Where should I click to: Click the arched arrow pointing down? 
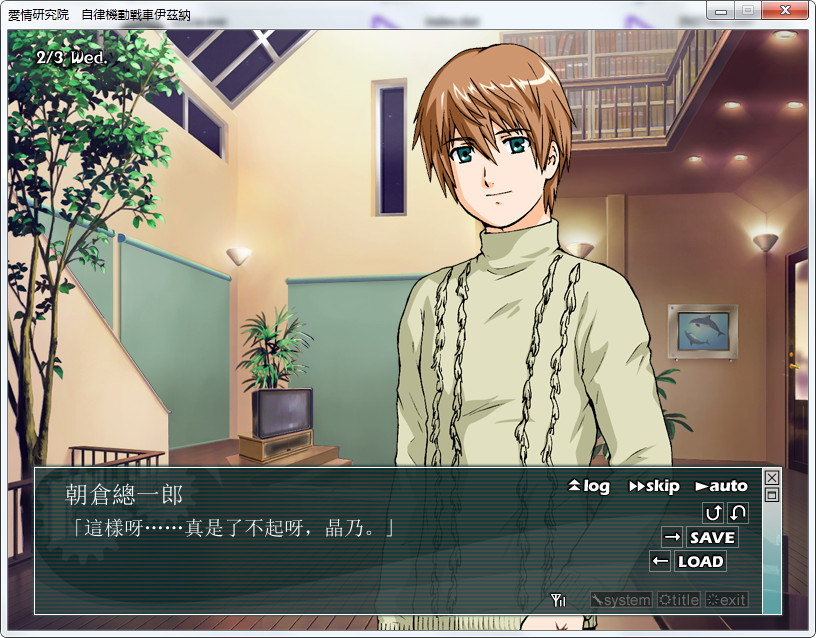click(738, 513)
